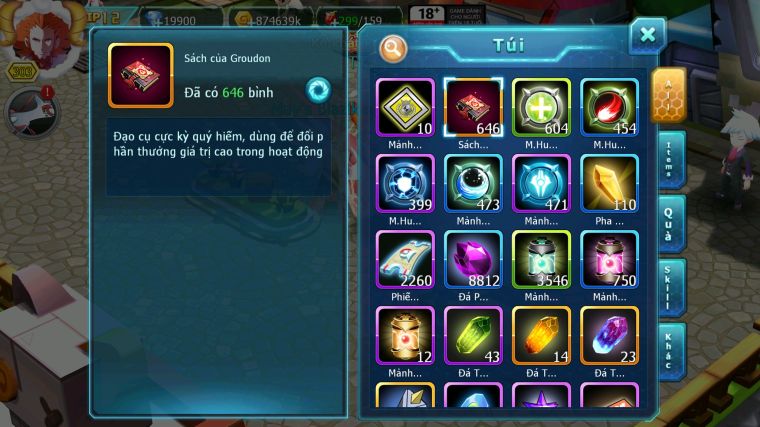Select the dark eye orb with count 473
Image resolution: width=760 pixels, height=427 pixels.
pyautogui.click(x=473, y=183)
